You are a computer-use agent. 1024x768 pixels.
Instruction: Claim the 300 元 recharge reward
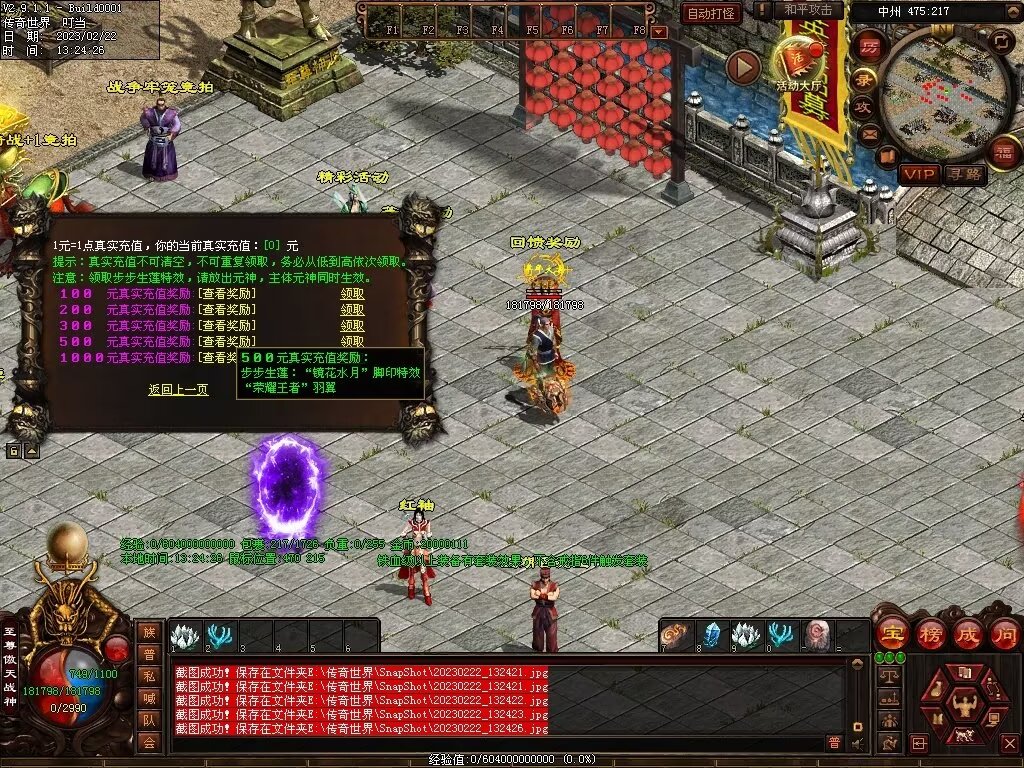pos(352,326)
